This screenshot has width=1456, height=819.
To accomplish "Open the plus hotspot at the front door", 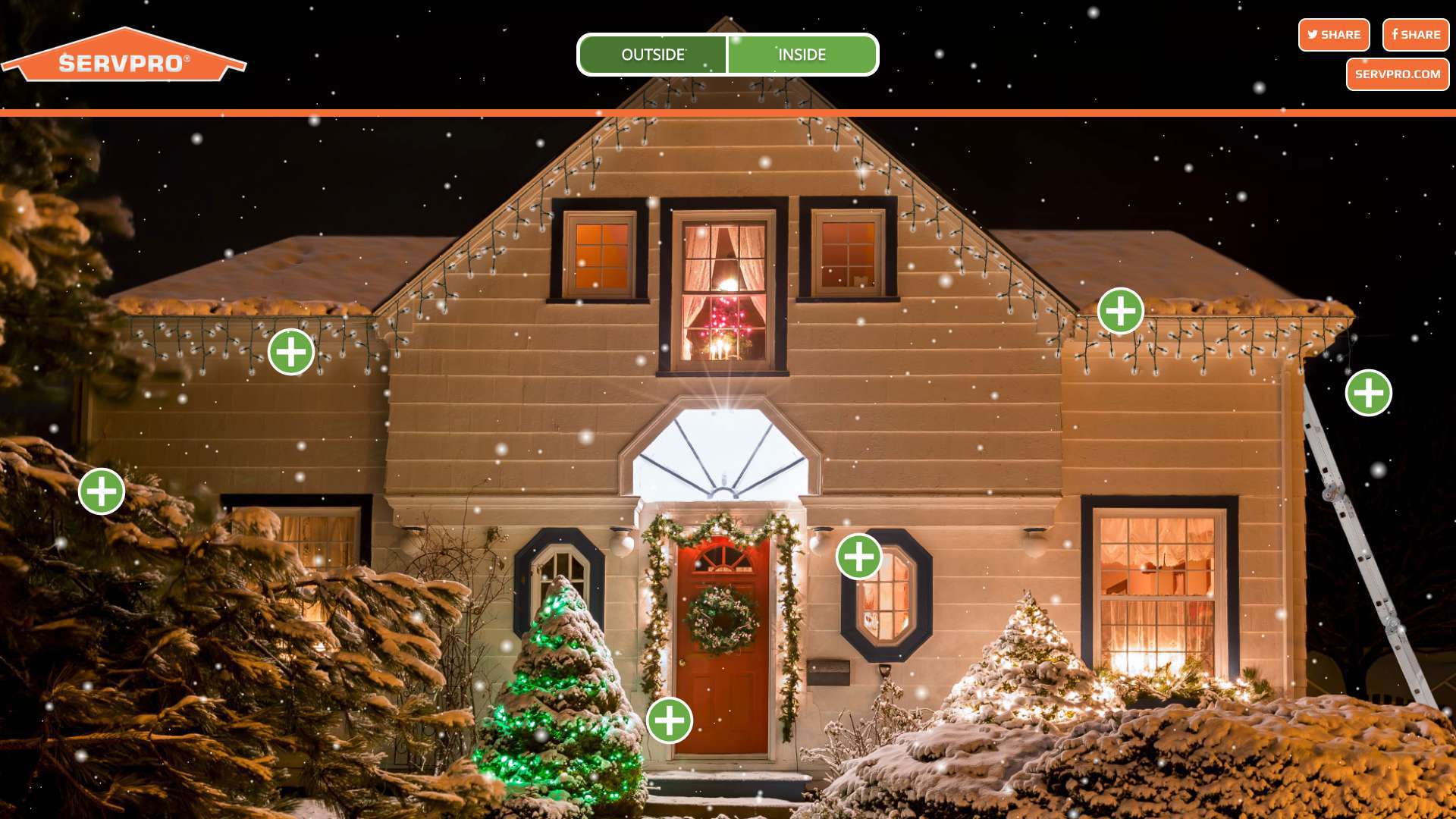I will coord(670,720).
